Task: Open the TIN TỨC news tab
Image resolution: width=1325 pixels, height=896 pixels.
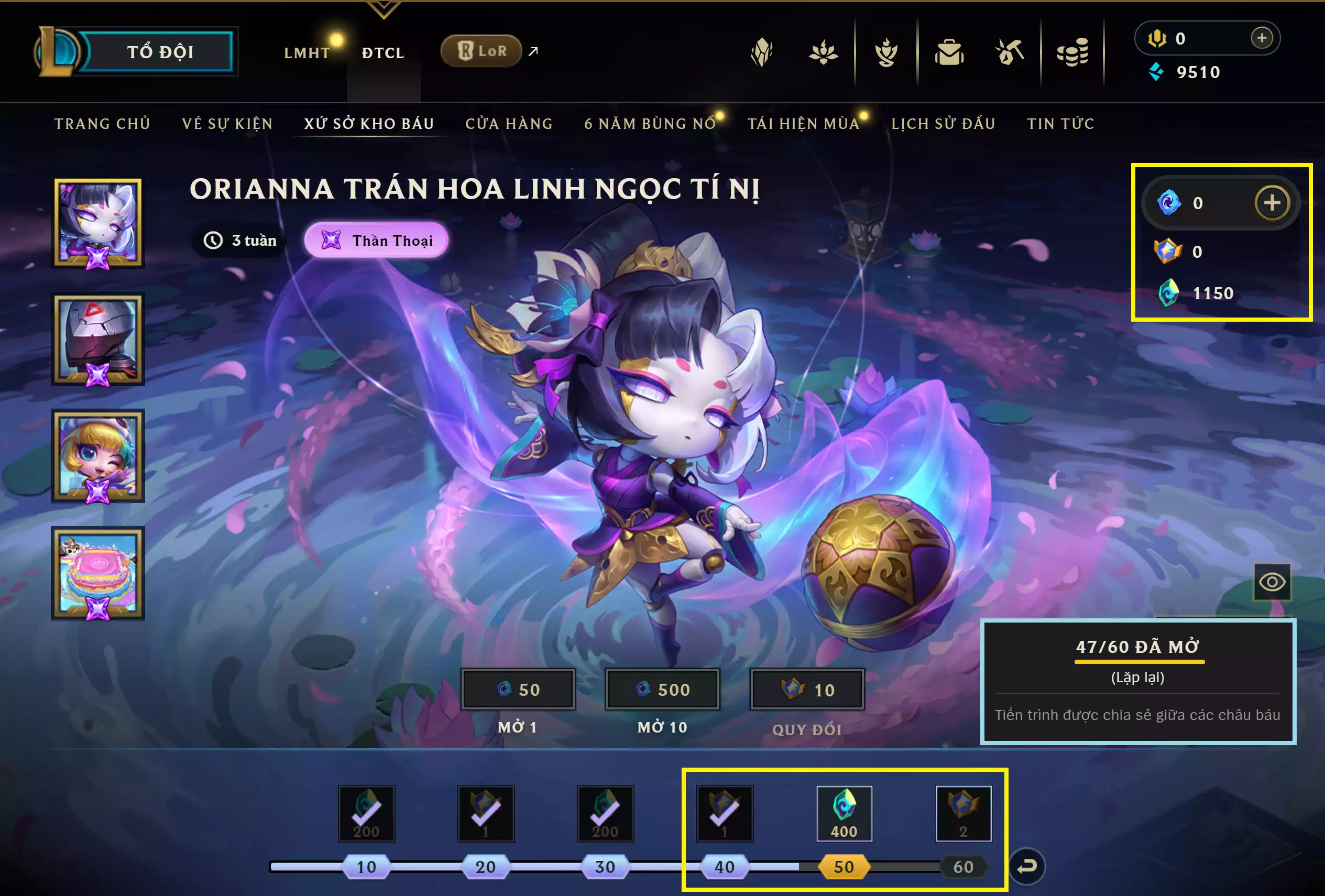Action: click(x=1060, y=124)
